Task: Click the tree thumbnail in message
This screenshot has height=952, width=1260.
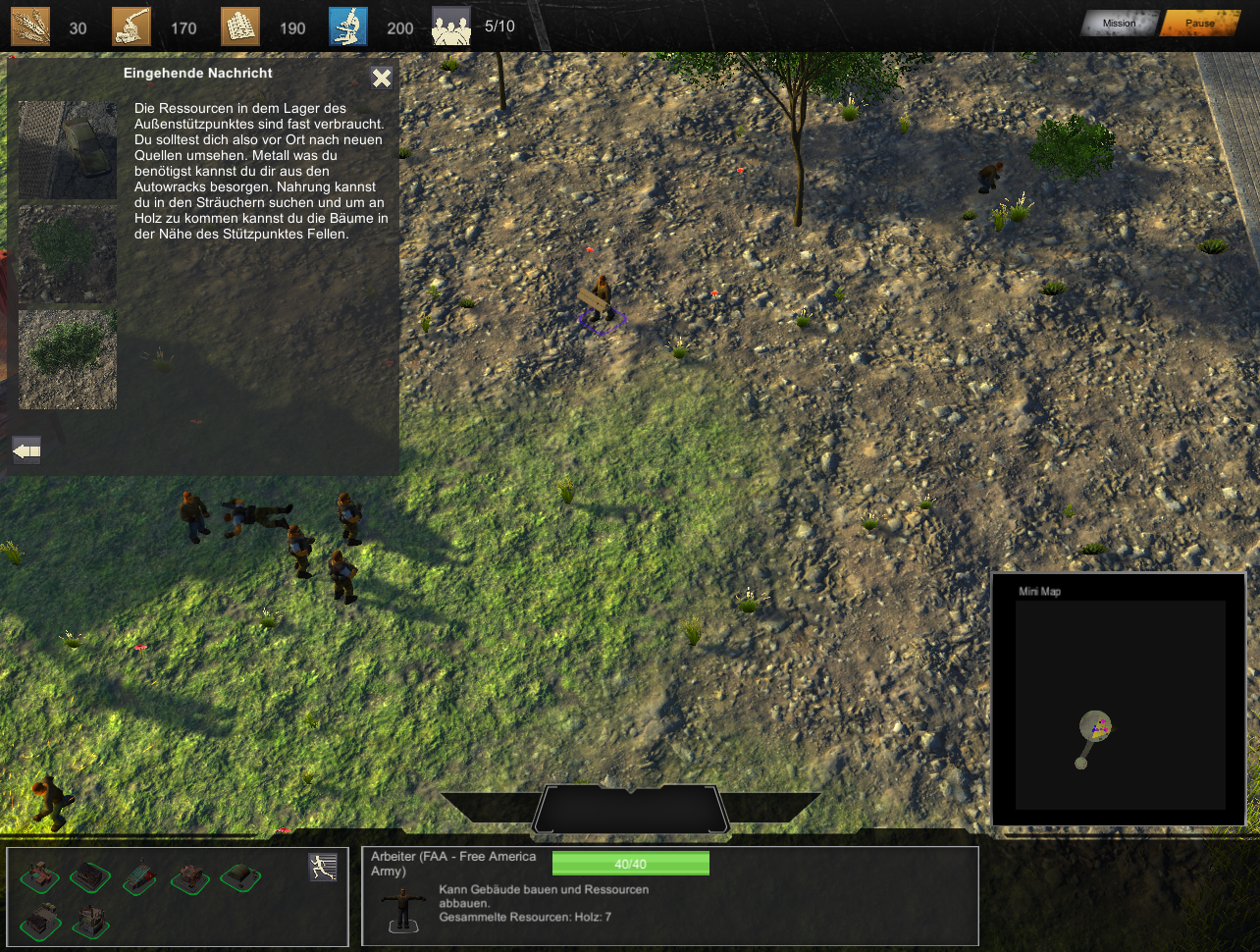Action: coord(68,359)
